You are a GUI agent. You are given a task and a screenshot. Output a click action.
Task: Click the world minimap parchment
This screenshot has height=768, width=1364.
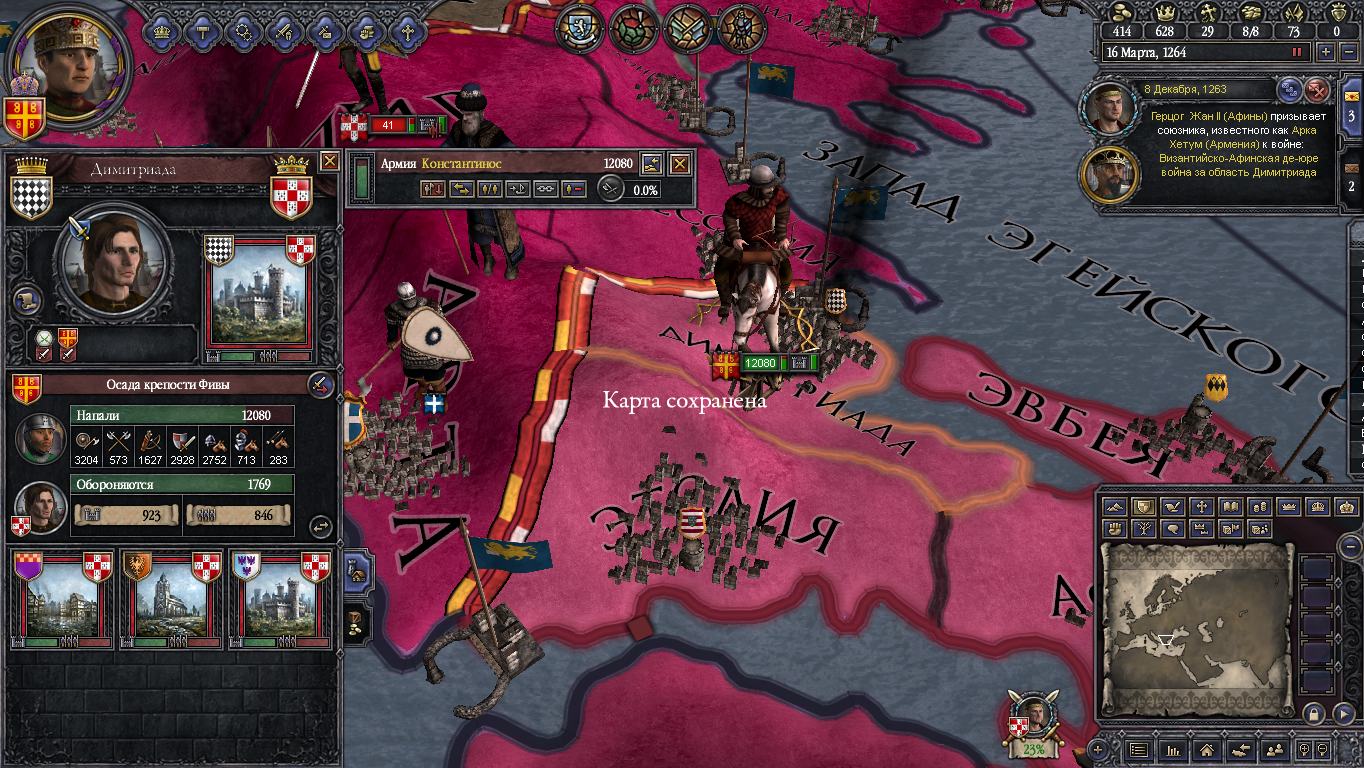1195,628
